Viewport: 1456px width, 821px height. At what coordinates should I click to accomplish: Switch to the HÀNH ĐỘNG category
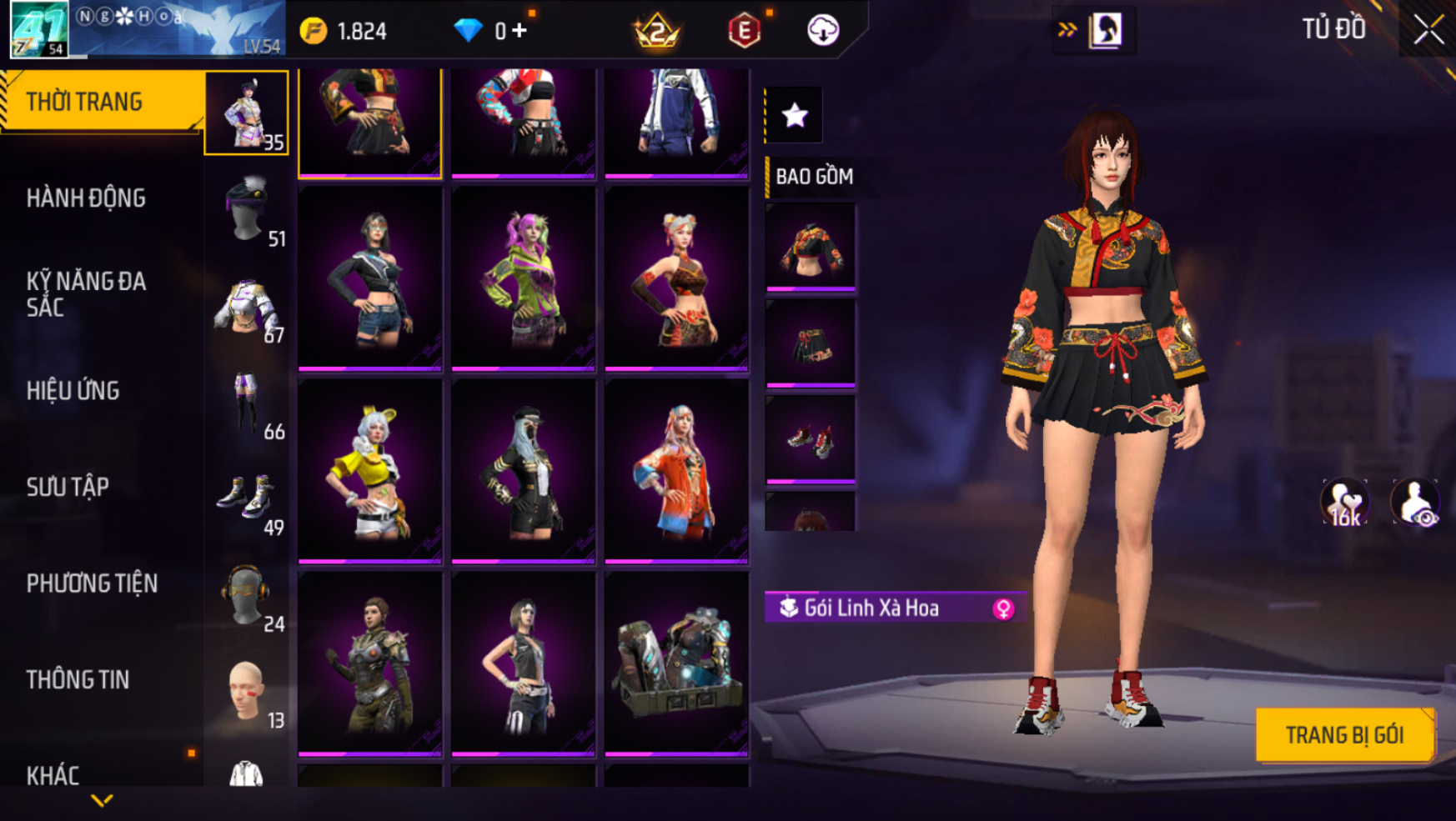(x=86, y=198)
